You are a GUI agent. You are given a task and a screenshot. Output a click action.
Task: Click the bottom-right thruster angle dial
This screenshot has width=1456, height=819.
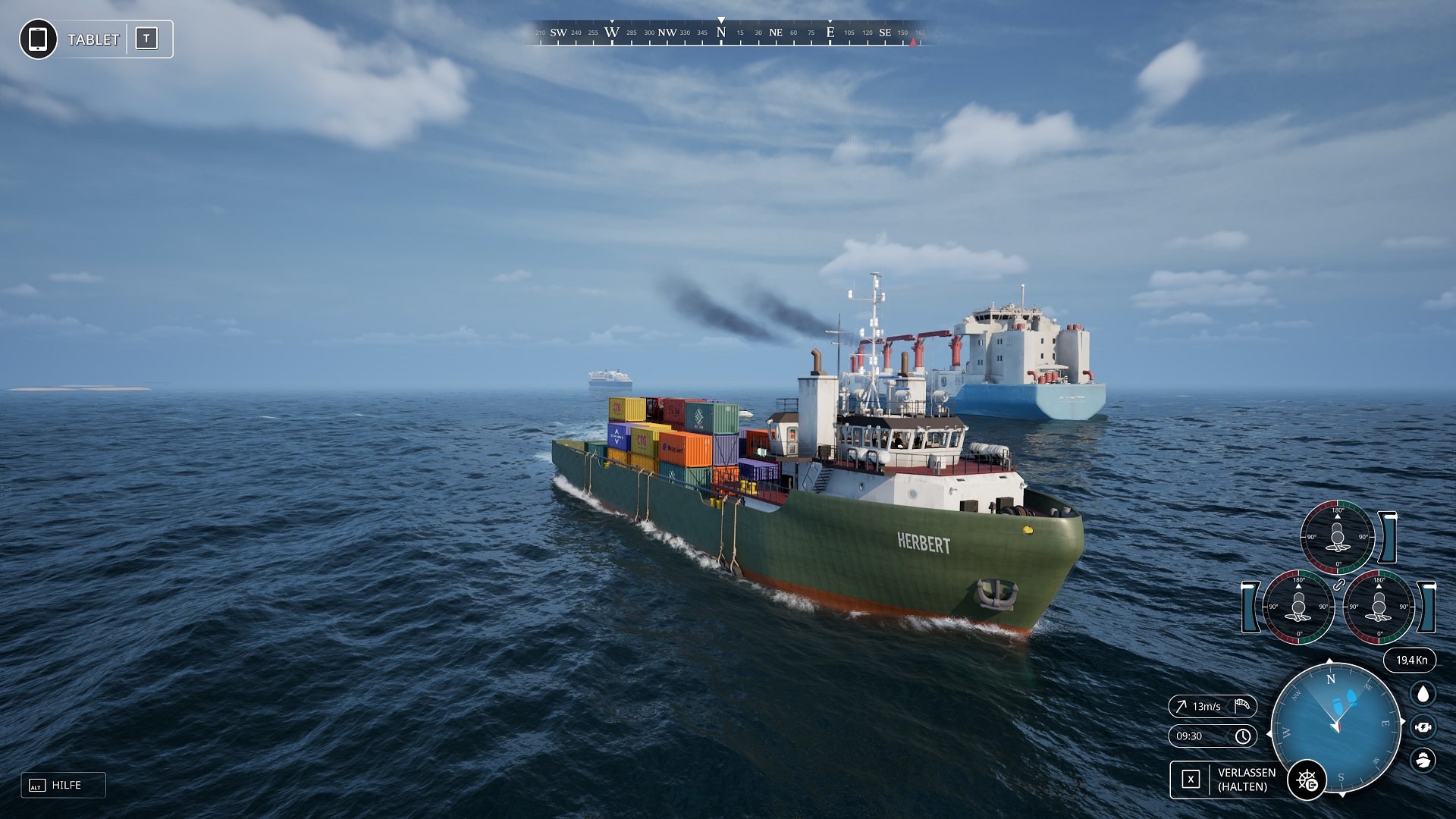(1379, 607)
